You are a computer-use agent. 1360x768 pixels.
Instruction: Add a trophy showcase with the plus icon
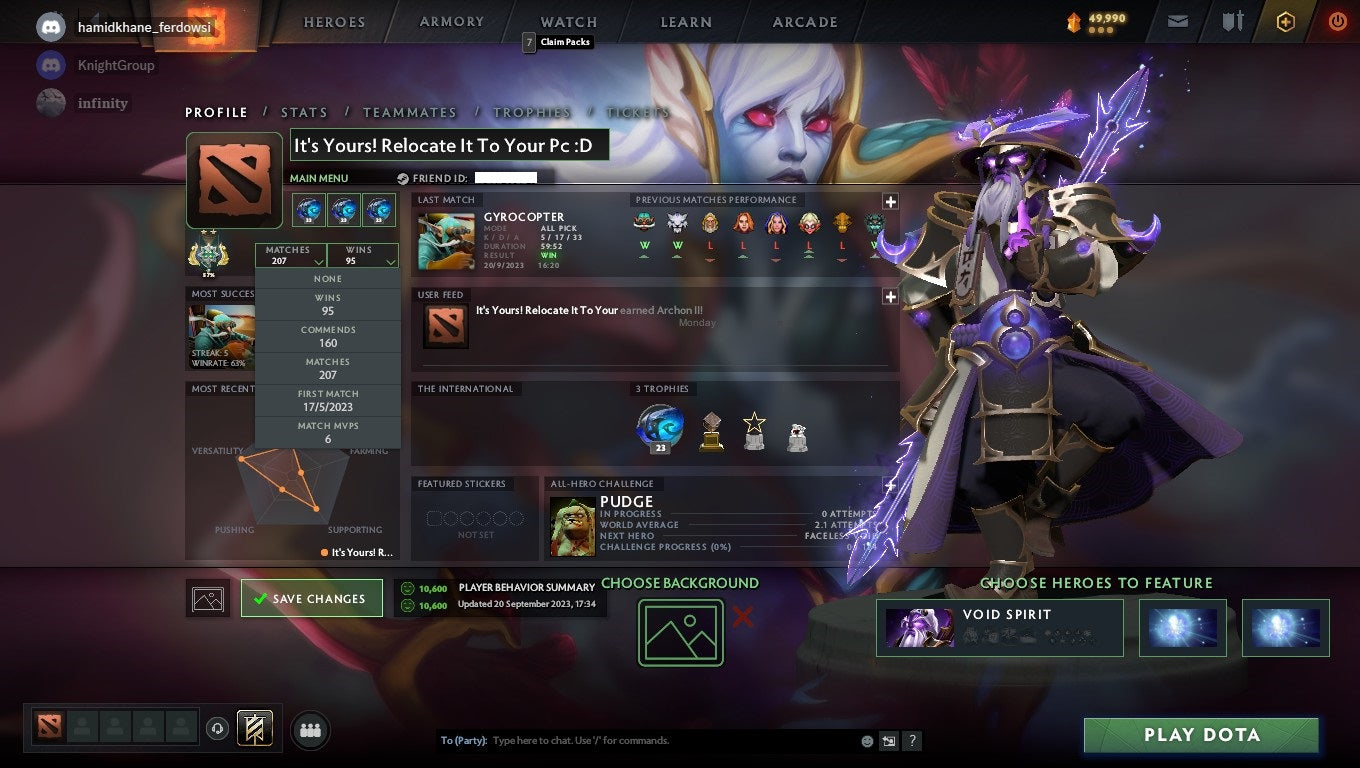click(x=889, y=485)
